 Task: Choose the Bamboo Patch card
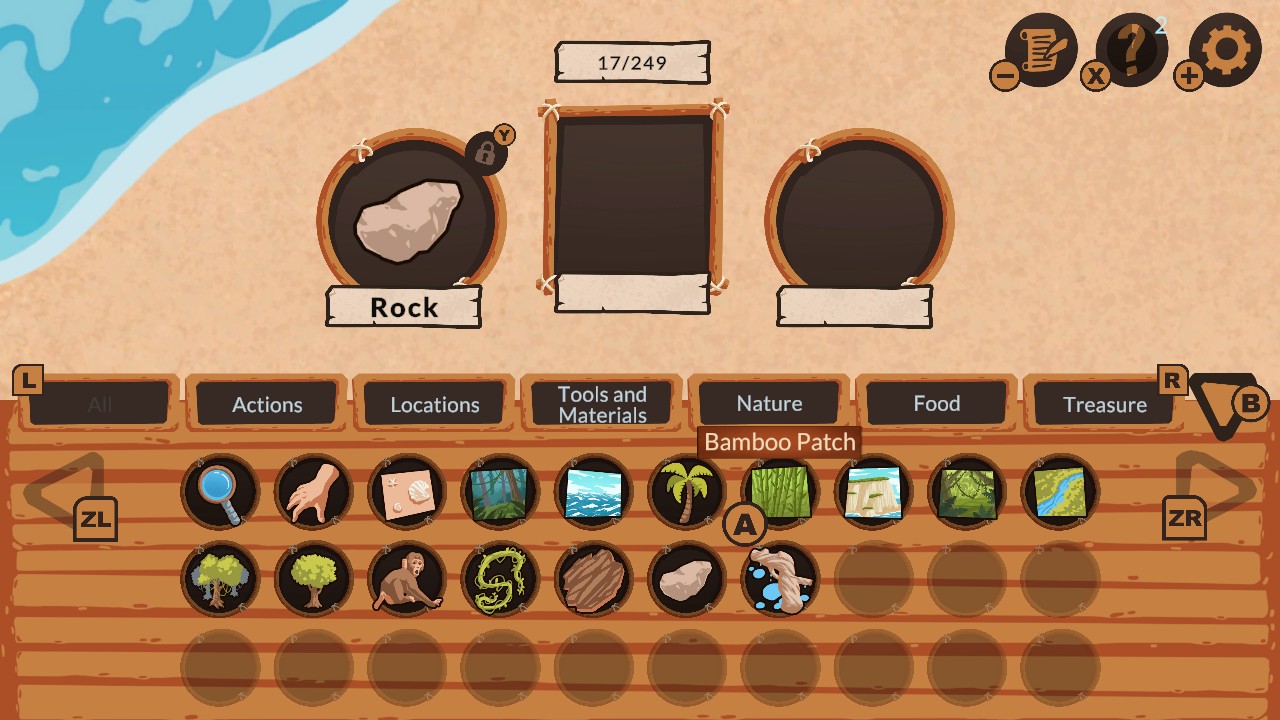(779, 490)
